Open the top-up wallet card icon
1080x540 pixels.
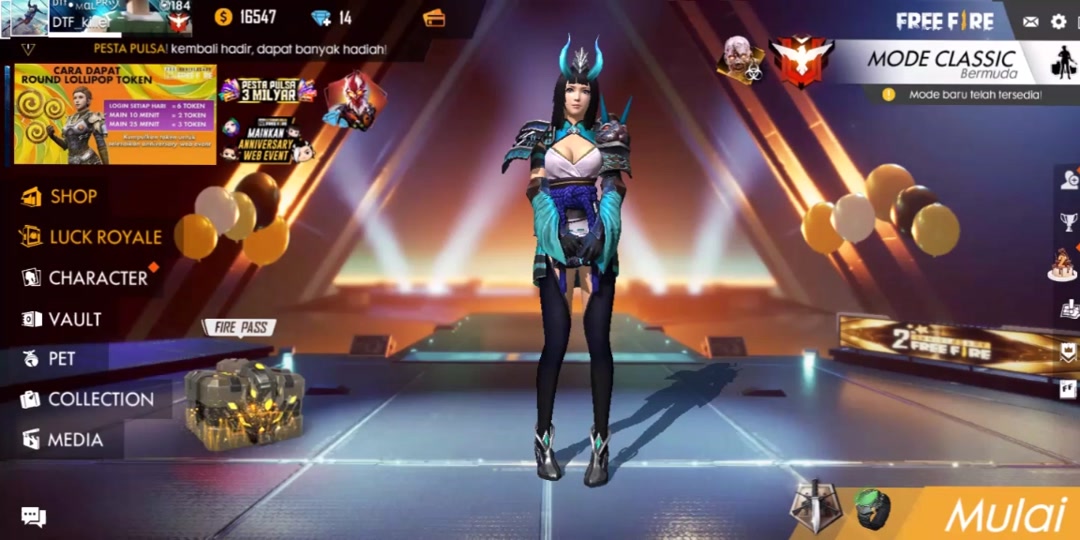[x=434, y=18]
